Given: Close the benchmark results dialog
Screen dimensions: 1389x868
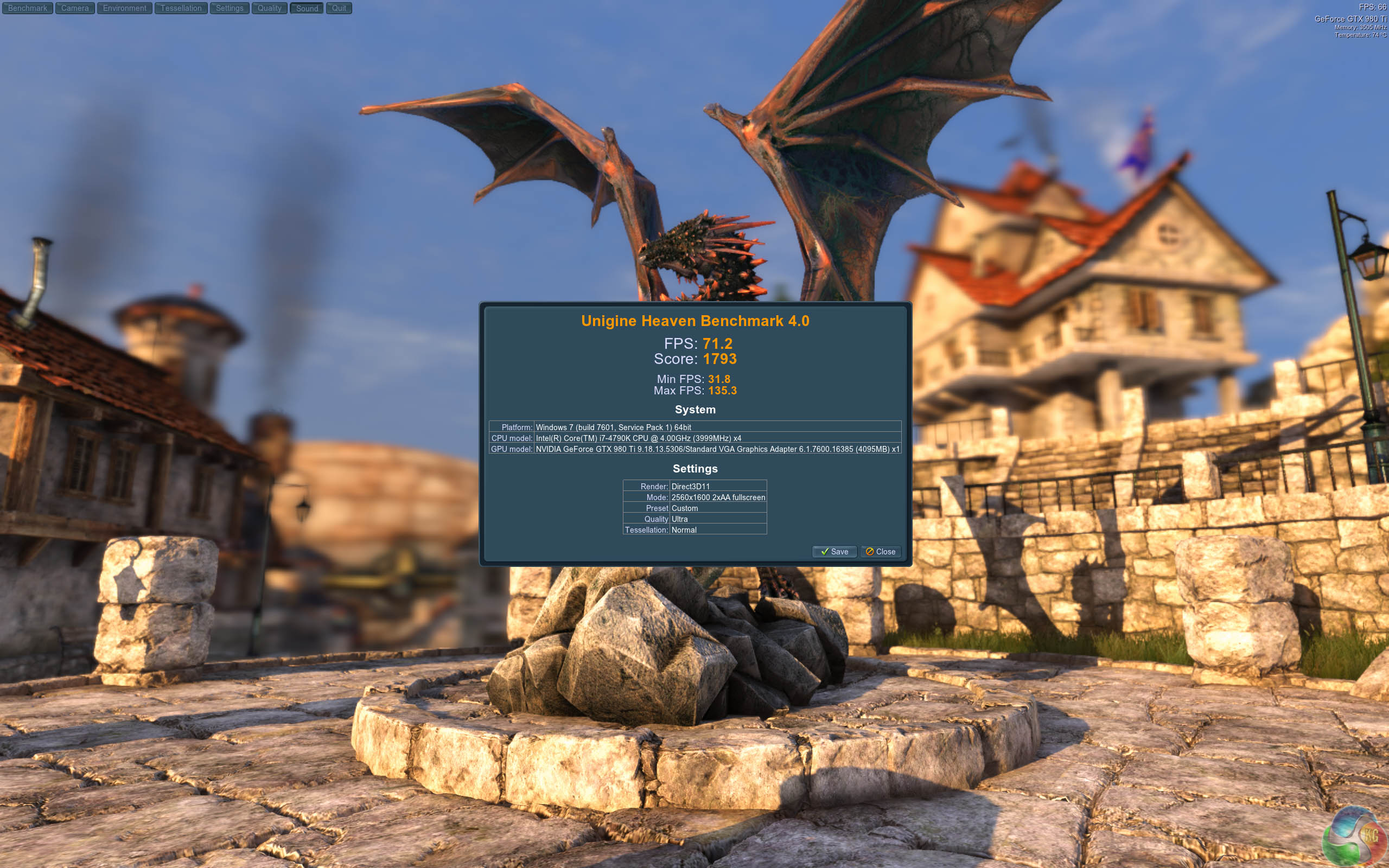Looking at the screenshot, I should 881,552.
